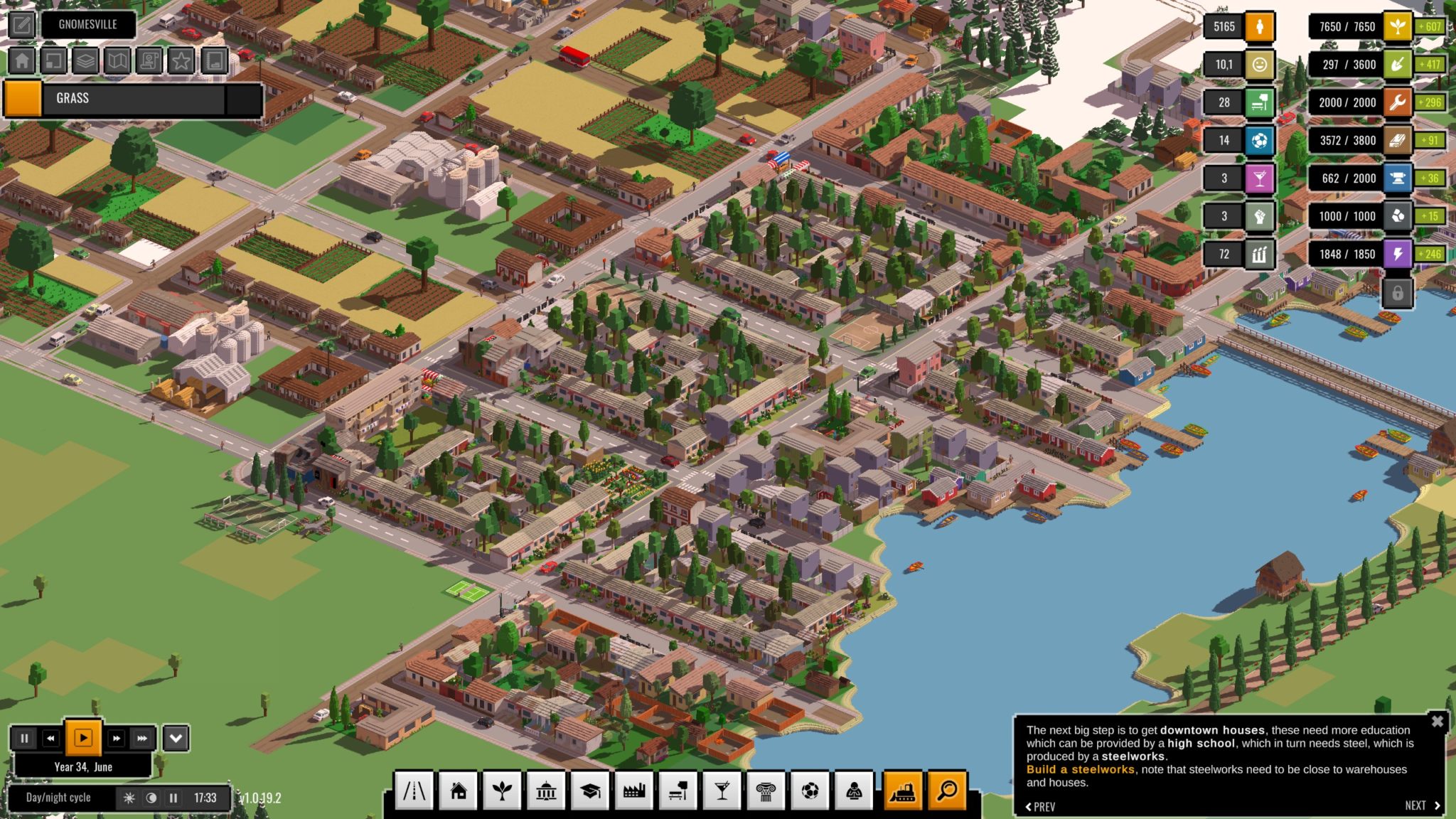Image resolution: width=1456 pixels, height=819 pixels.
Task: Return to the PREV tutorial step
Action: coord(1041,806)
